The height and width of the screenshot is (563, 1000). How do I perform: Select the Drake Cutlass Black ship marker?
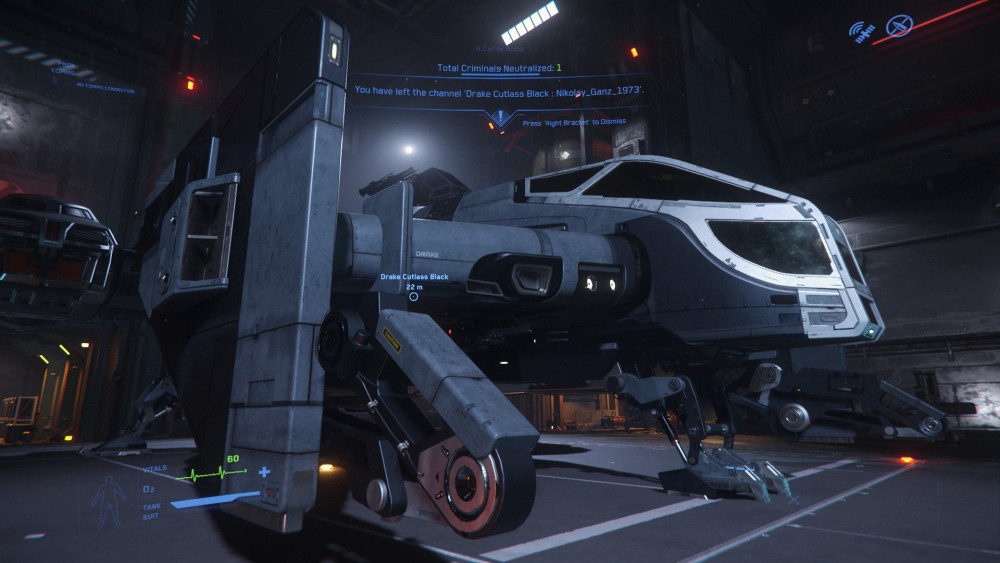tap(413, 296)
